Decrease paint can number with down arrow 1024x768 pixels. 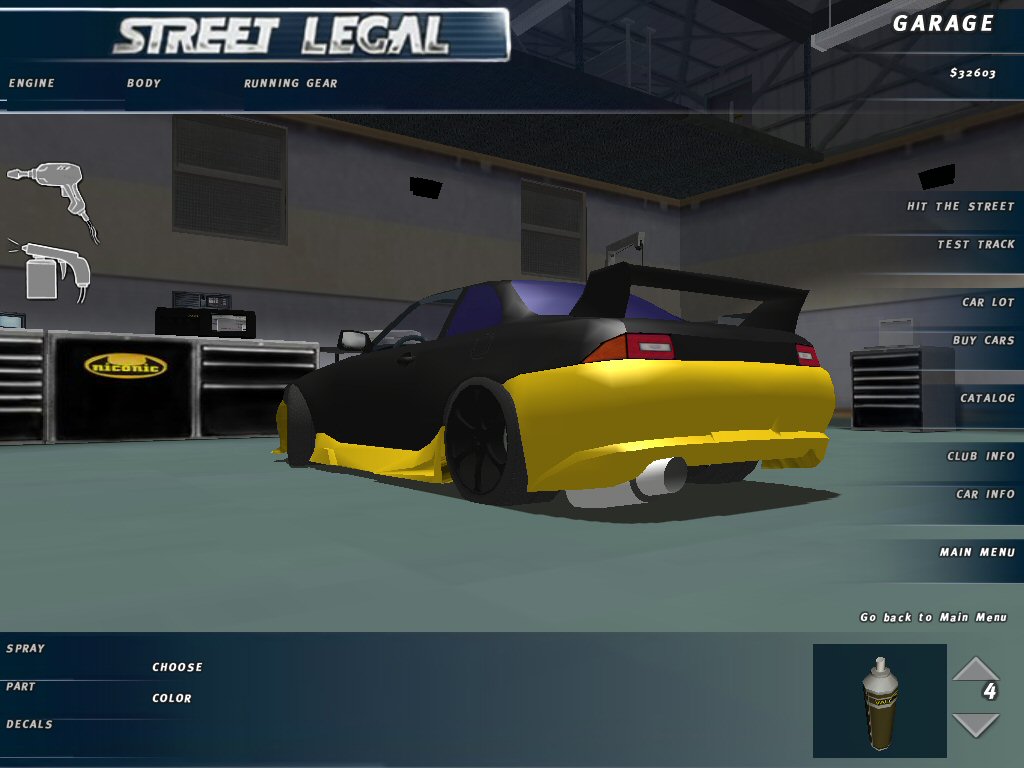974,724
